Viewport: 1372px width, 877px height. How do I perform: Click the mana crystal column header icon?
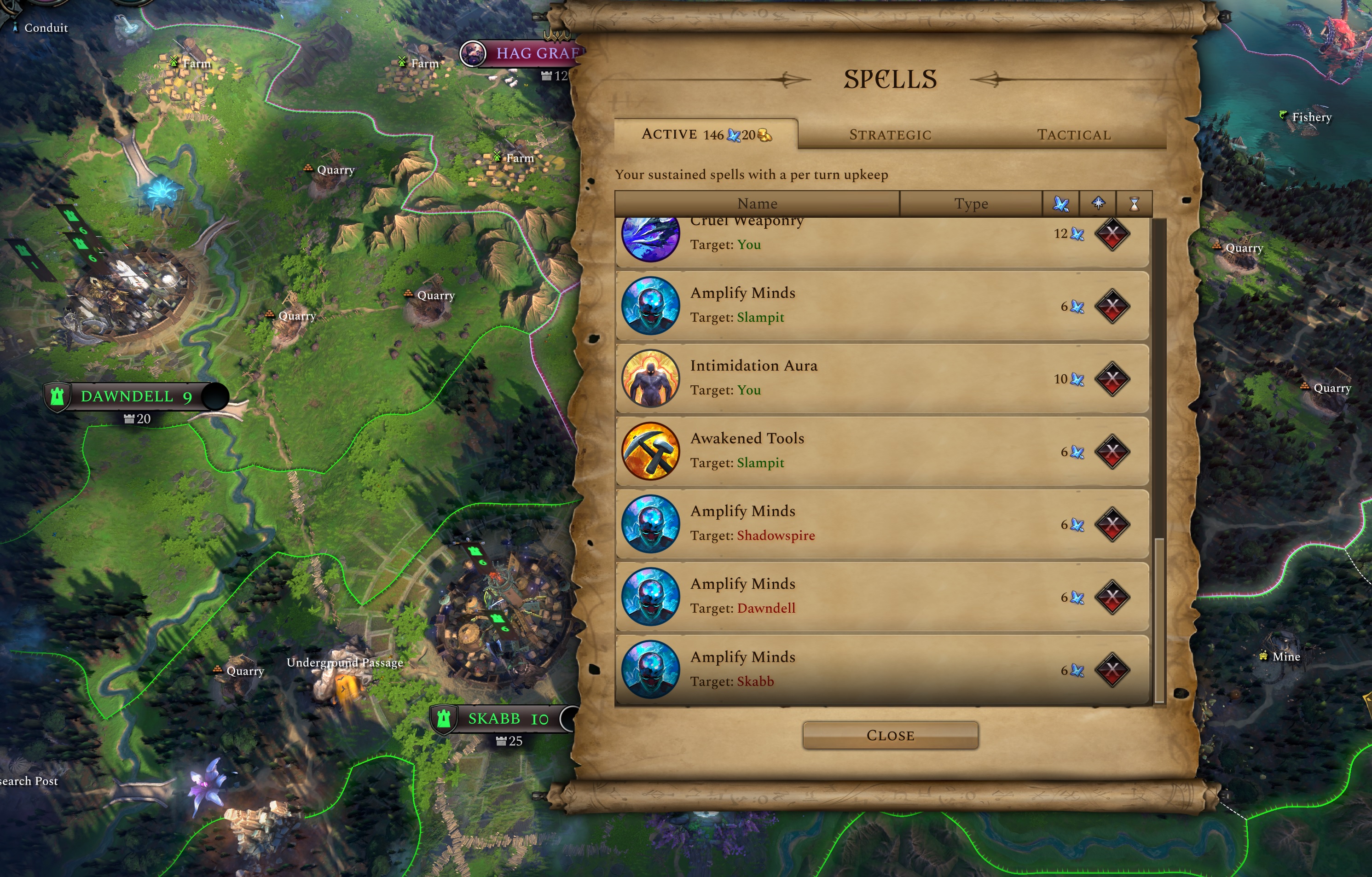tap(1060, 203)
